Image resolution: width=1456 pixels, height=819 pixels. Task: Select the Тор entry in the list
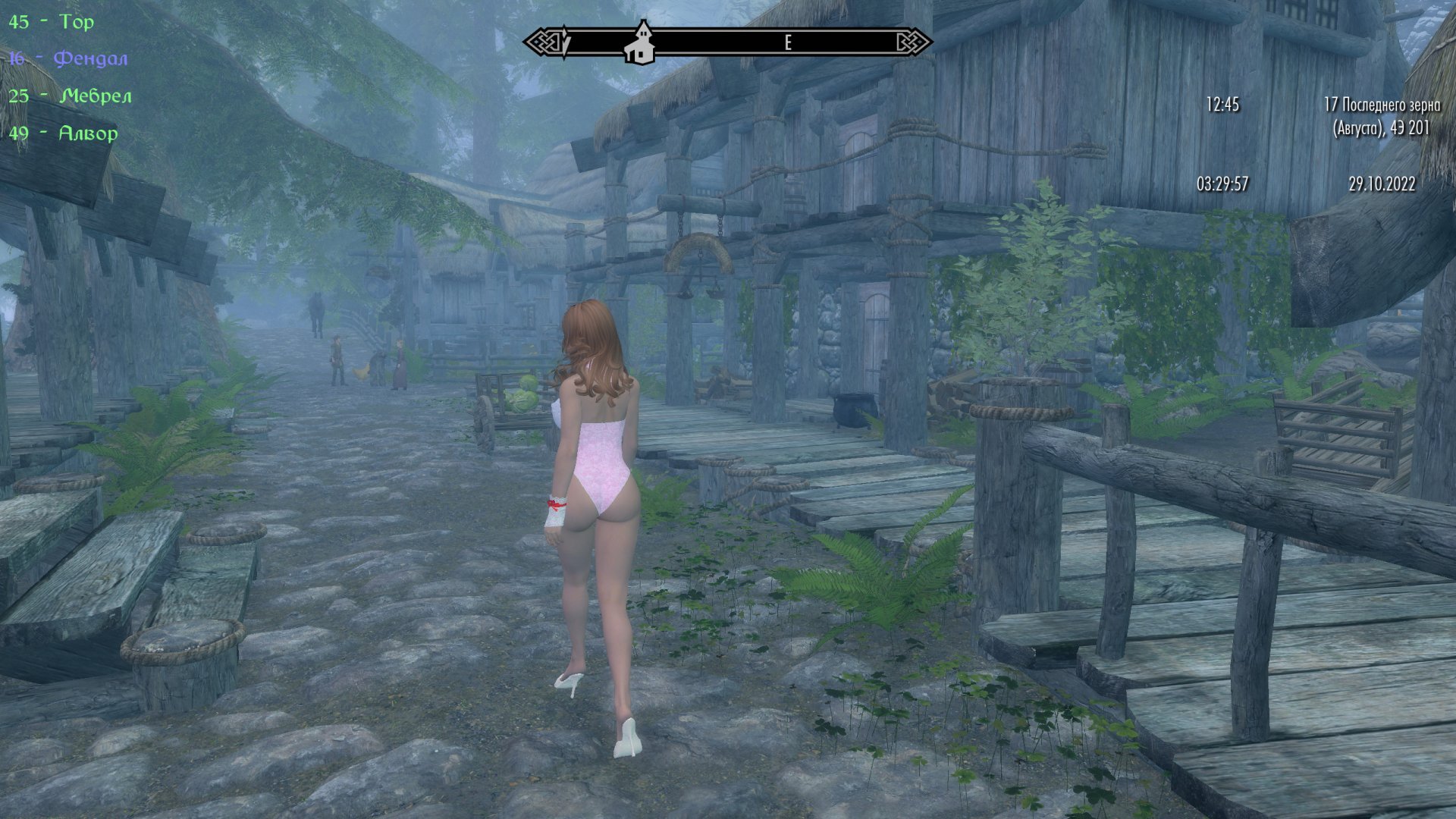click(x=52, y=22)
